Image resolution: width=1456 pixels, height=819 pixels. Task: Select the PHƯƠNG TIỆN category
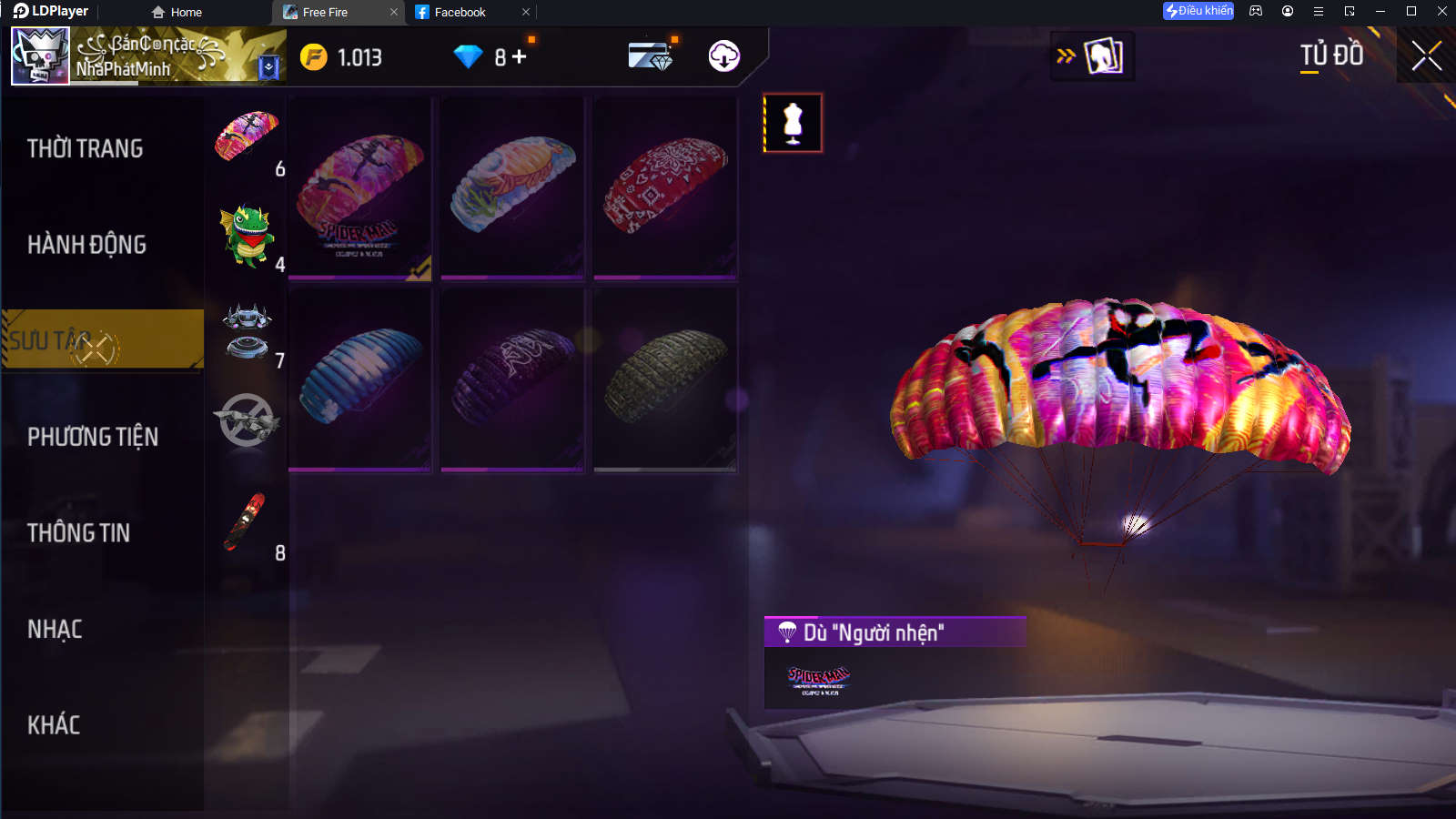(92, 437)
